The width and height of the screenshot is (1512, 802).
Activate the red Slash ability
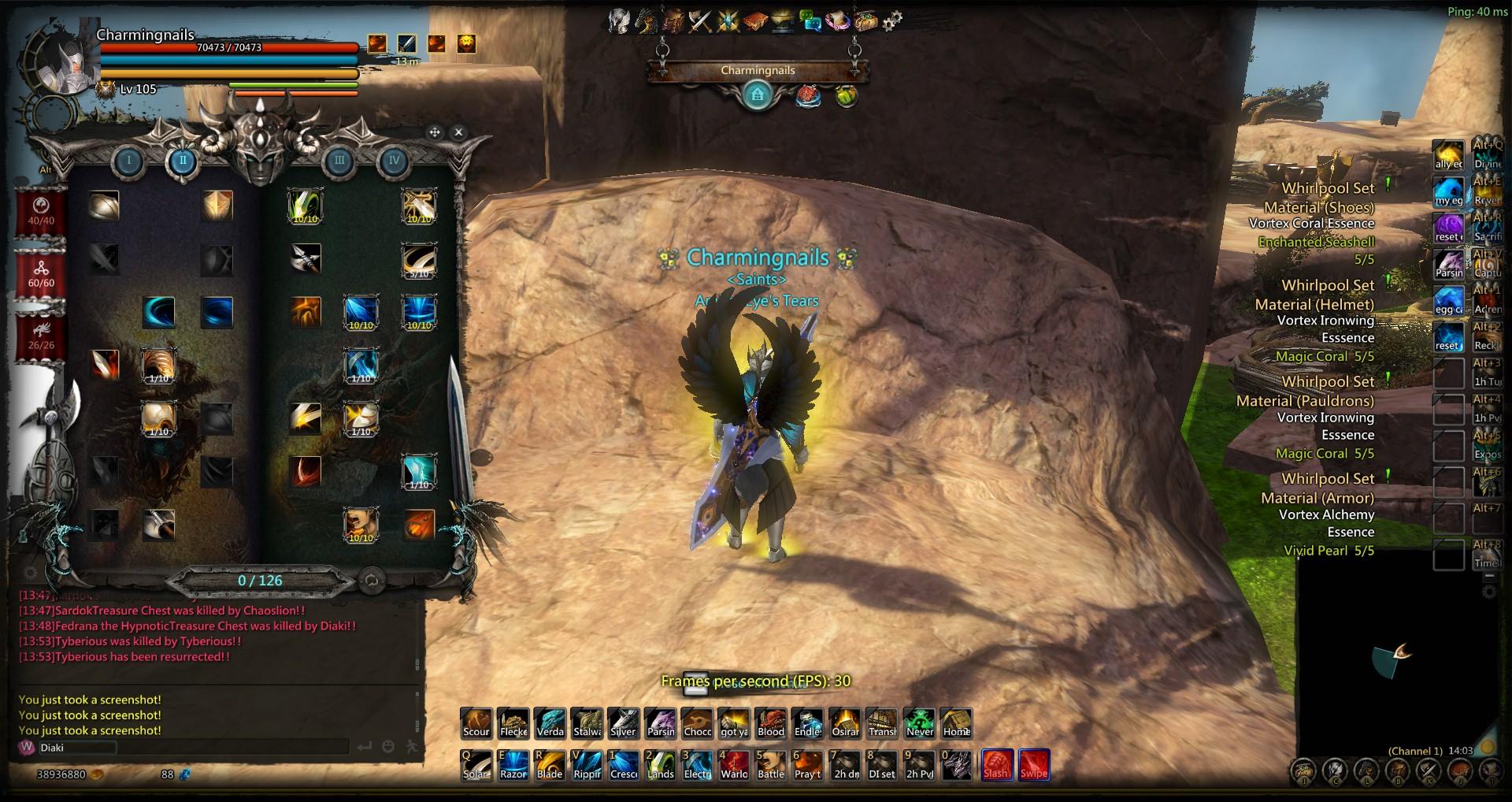click(996, 764)
